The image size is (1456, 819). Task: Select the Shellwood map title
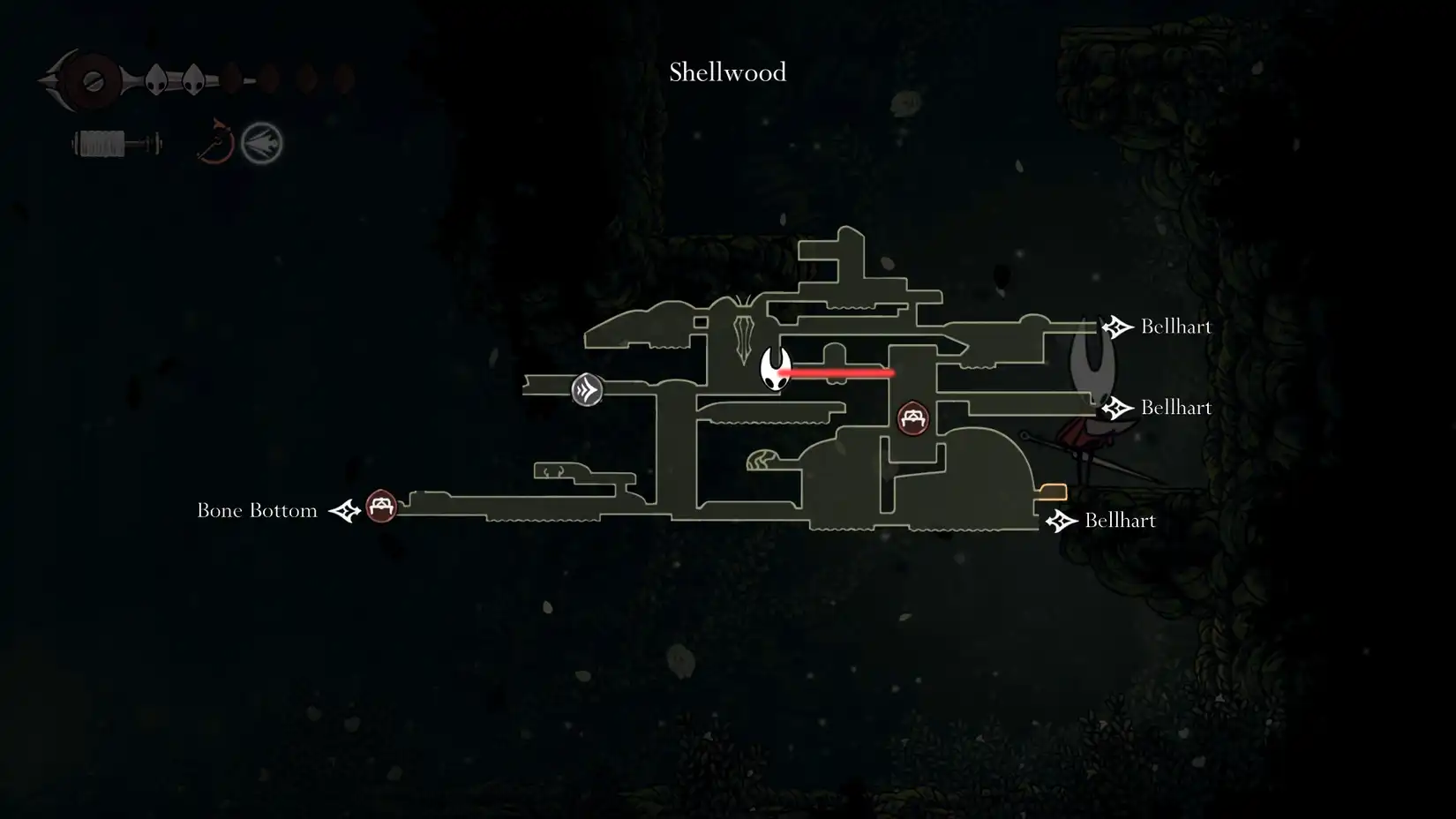726,72
